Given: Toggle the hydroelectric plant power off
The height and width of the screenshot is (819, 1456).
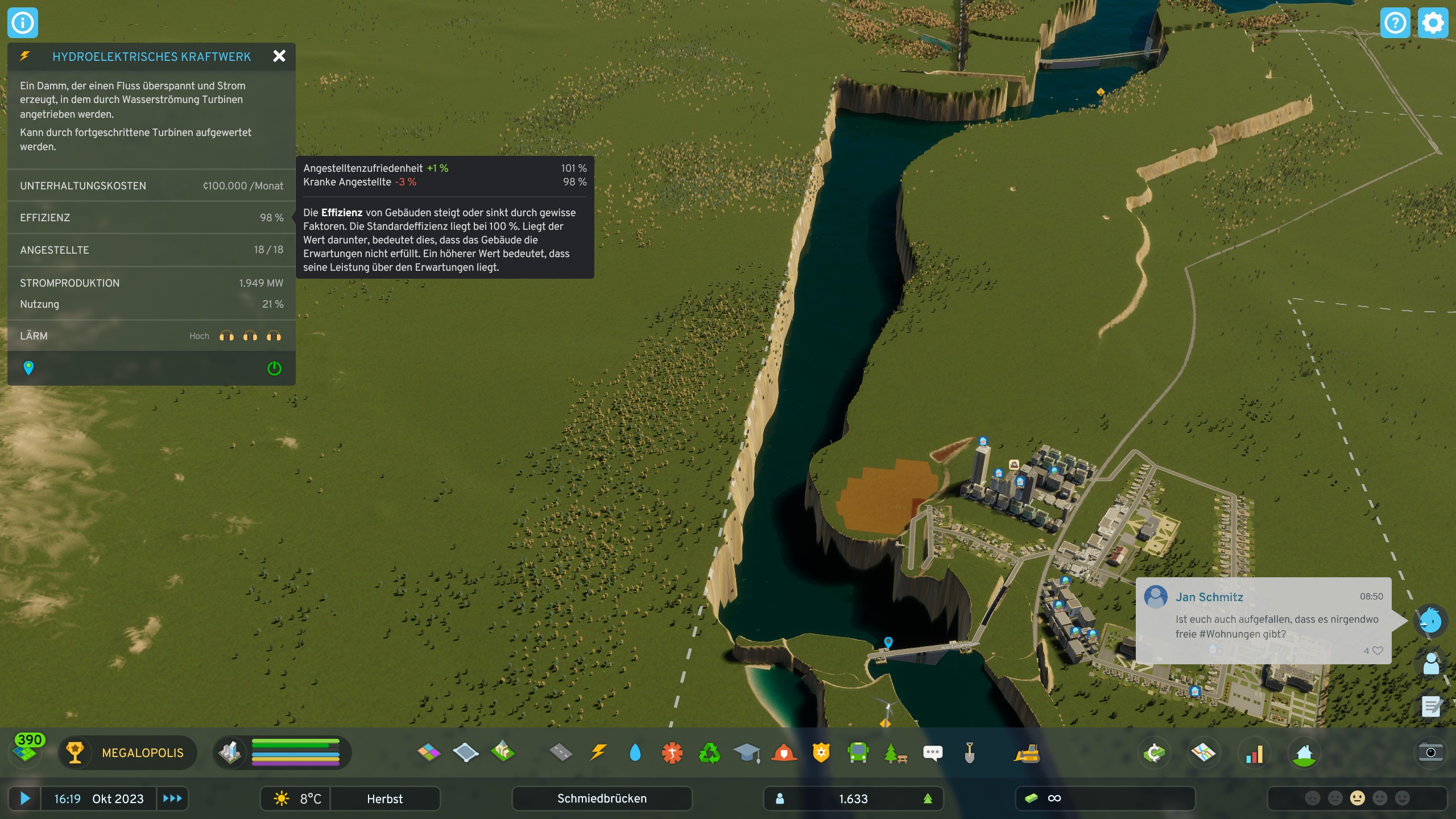Looking at the screenshot, I should [274, 368].
